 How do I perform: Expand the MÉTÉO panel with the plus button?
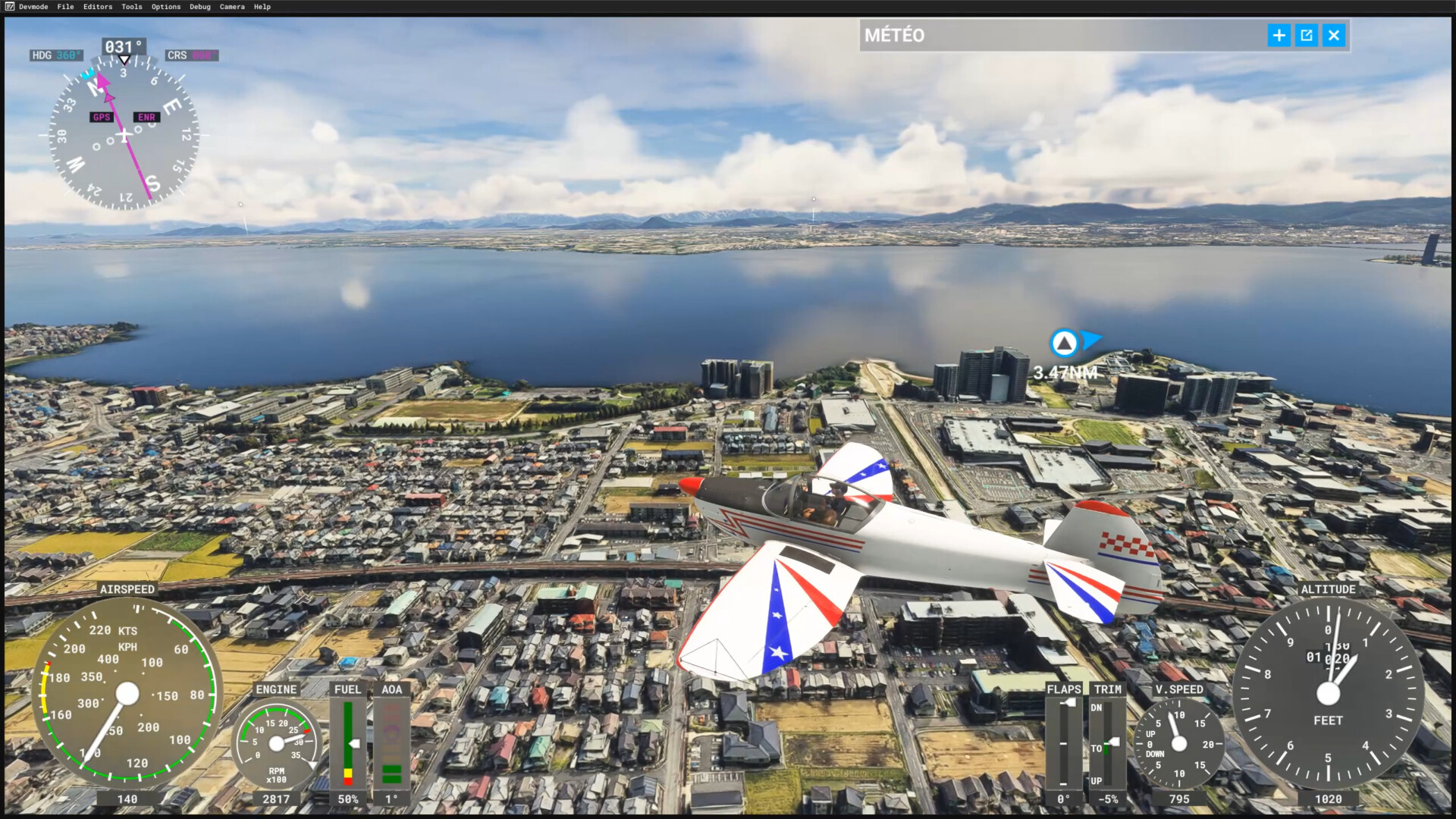pyautogui.click(x=1279, y=36)
